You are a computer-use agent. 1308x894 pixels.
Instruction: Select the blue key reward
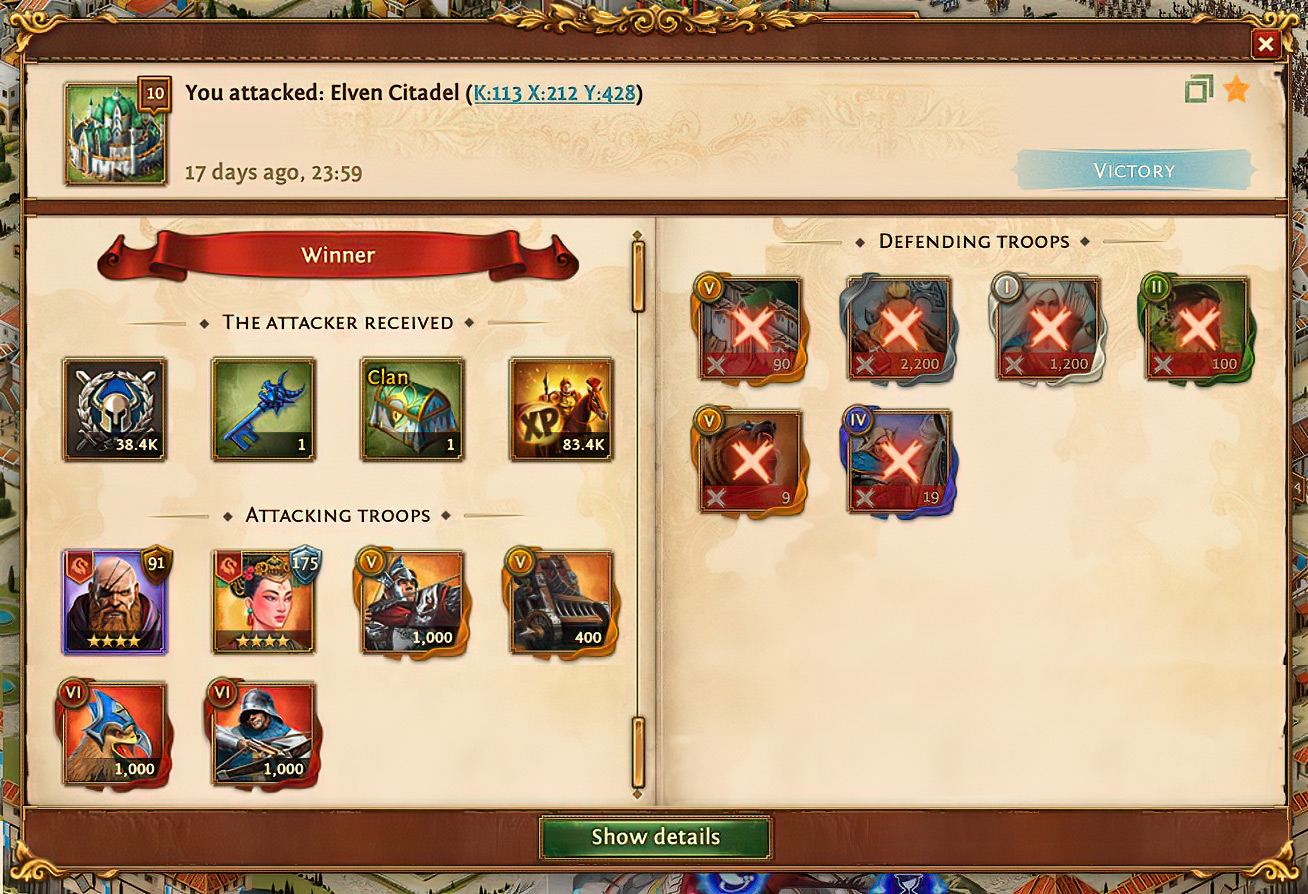[x=263, y=409]
